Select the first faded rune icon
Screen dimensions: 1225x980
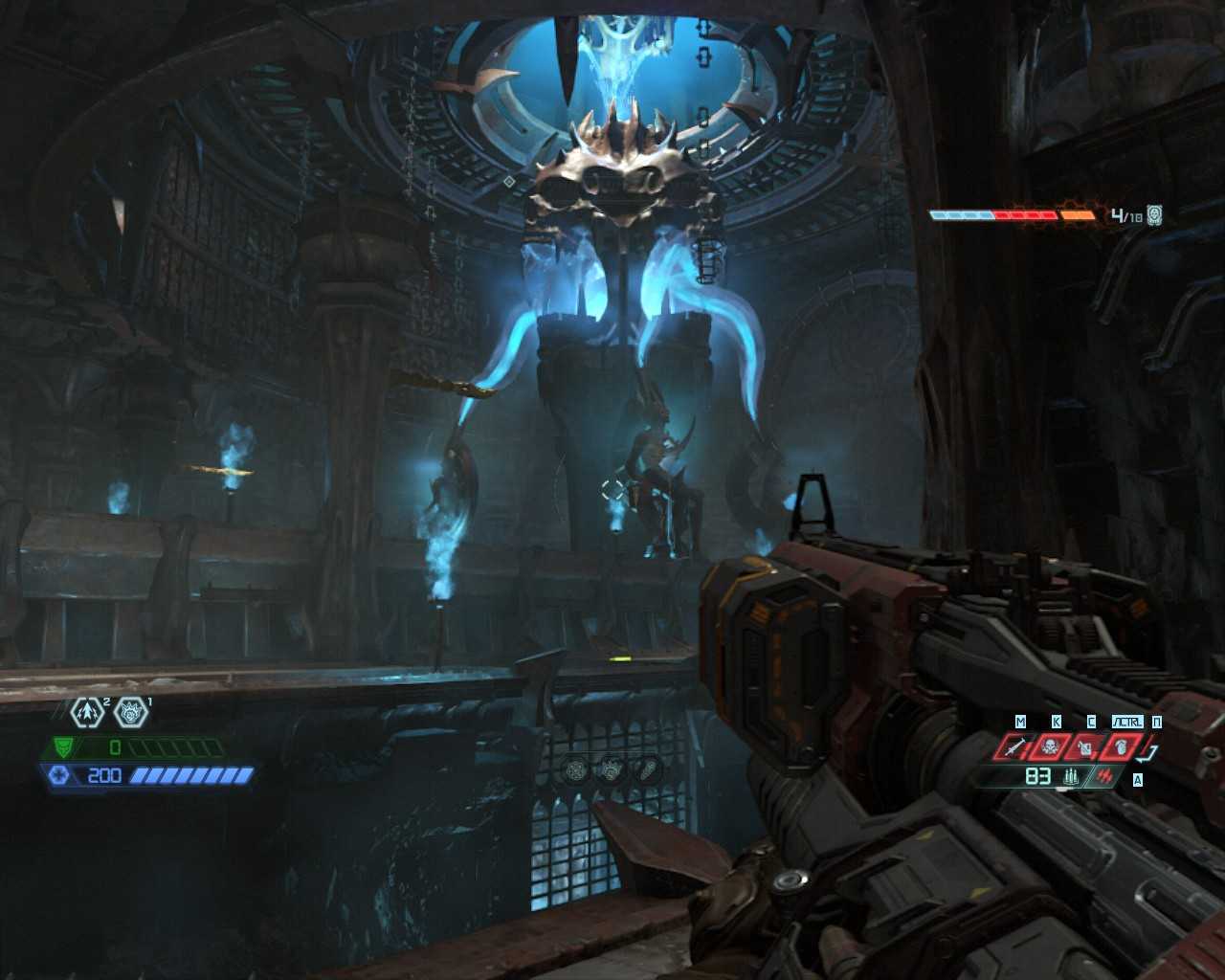(x=576, y=769)
